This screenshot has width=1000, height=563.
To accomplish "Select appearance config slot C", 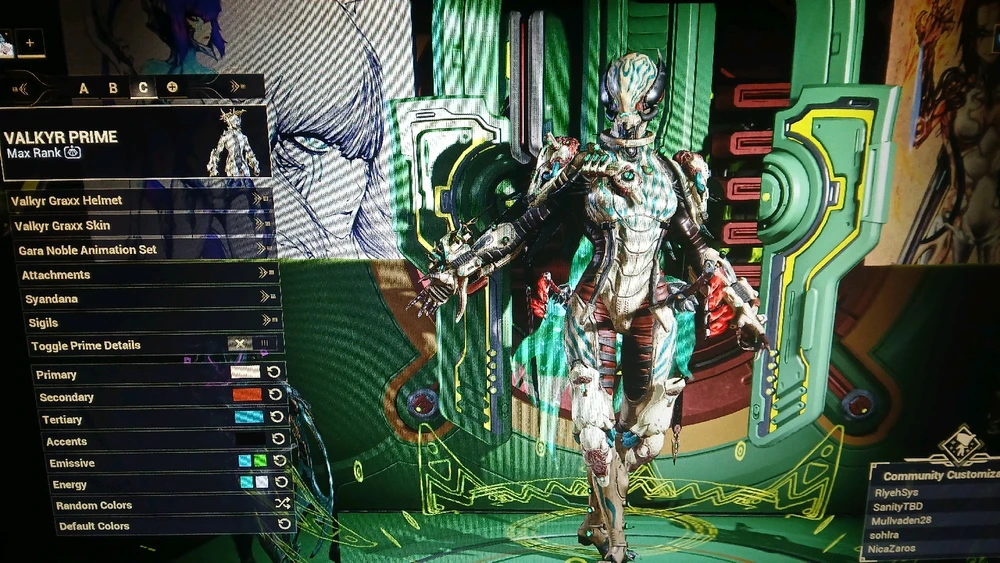I will click(143, 88).
